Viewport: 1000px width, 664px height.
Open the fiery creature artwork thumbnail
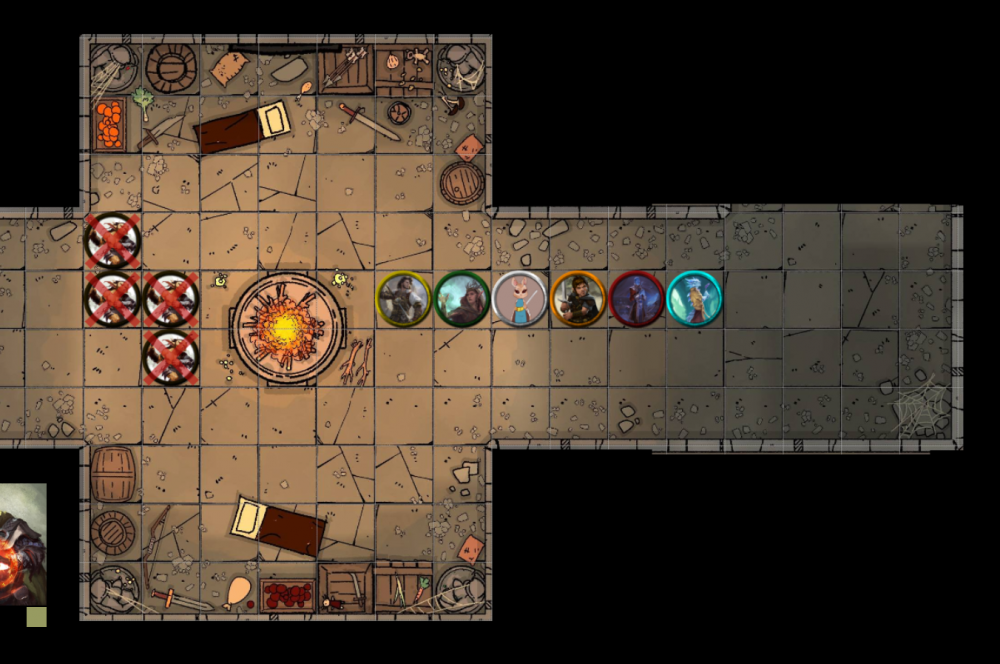[x=22, y=544]
